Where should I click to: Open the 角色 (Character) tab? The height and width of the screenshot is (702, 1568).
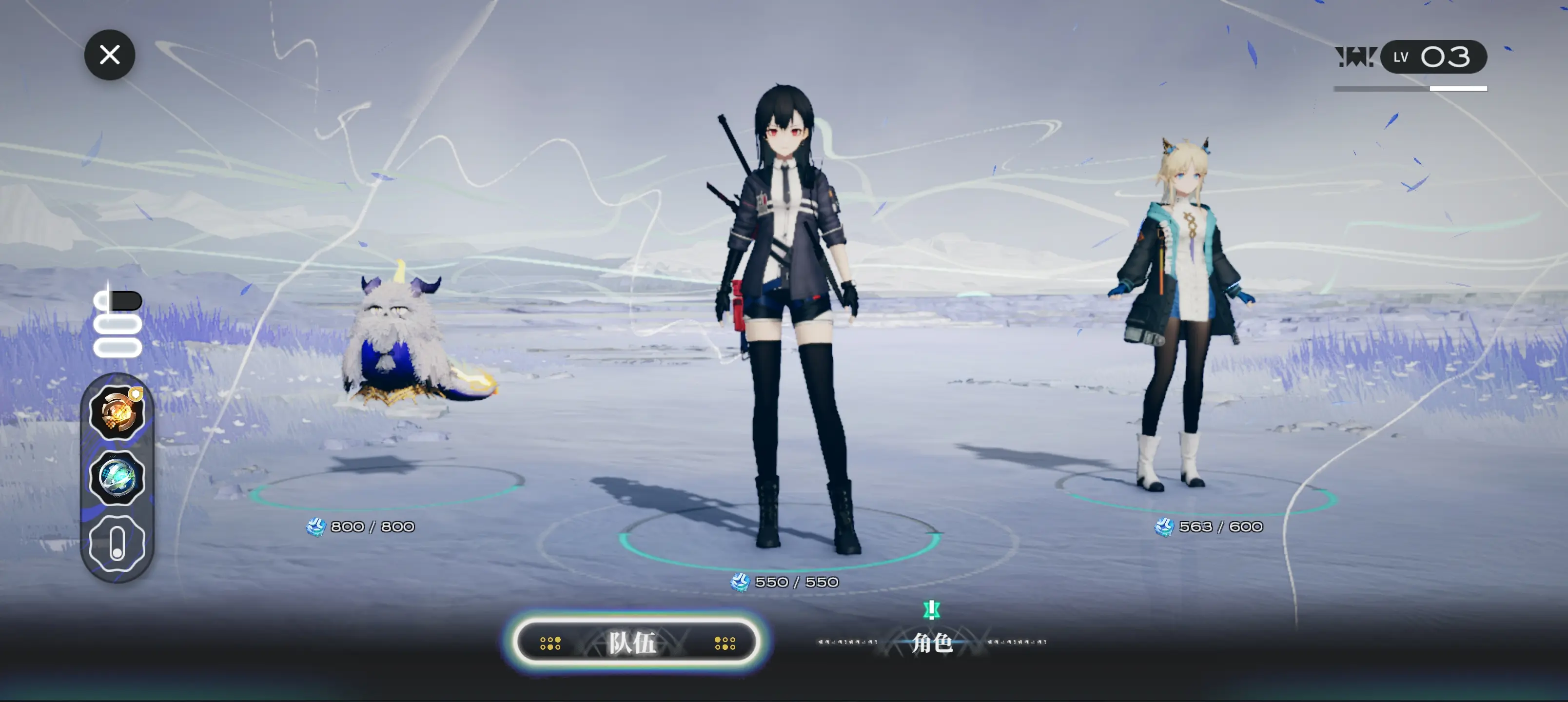(x=931, y=643)
